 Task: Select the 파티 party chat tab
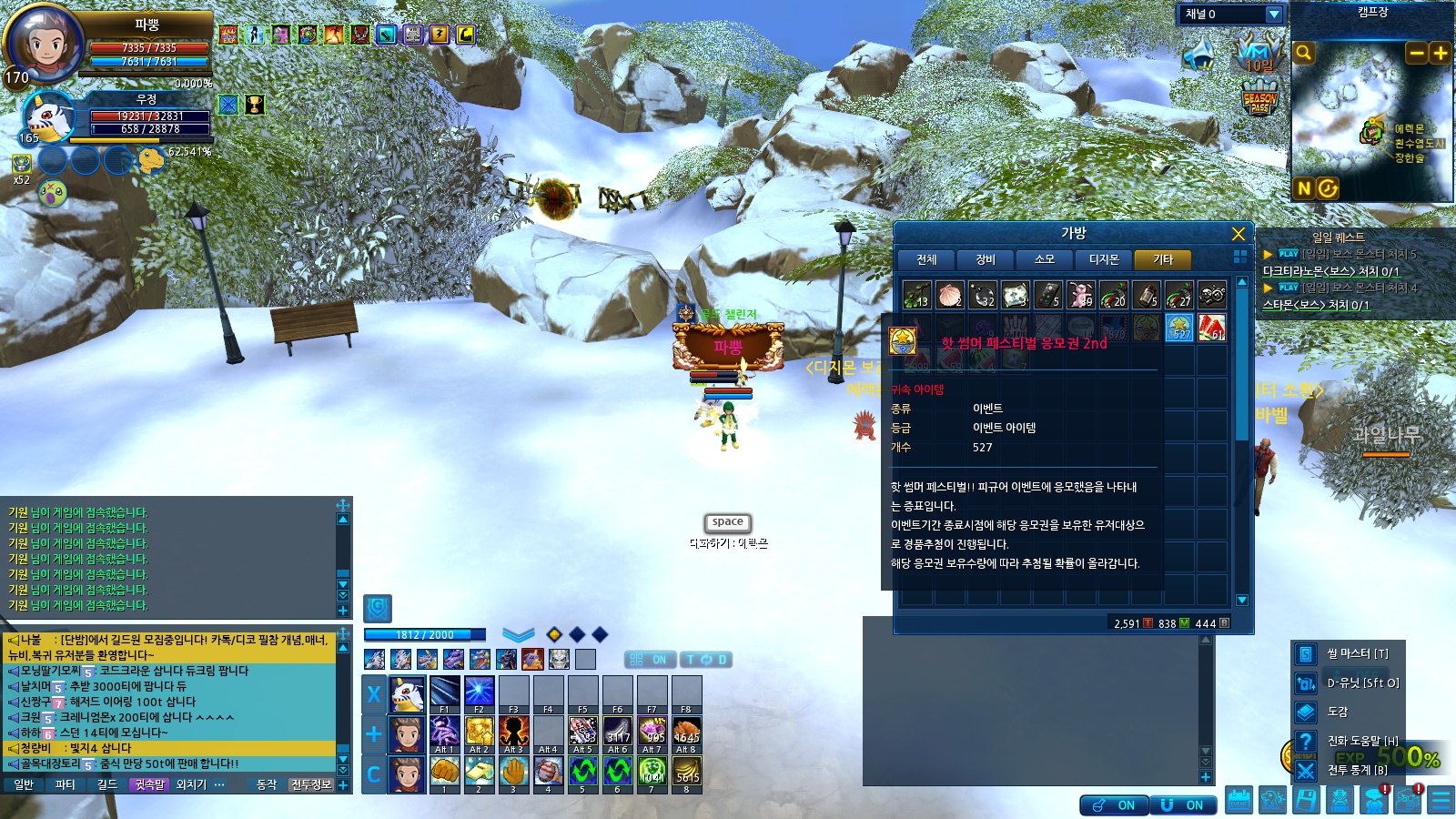click(x=66, y=784)
